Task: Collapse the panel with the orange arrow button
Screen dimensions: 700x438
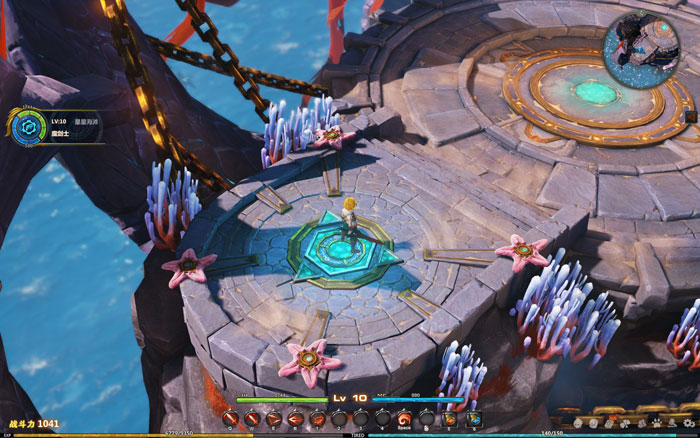Action: (x=690, y=116)
